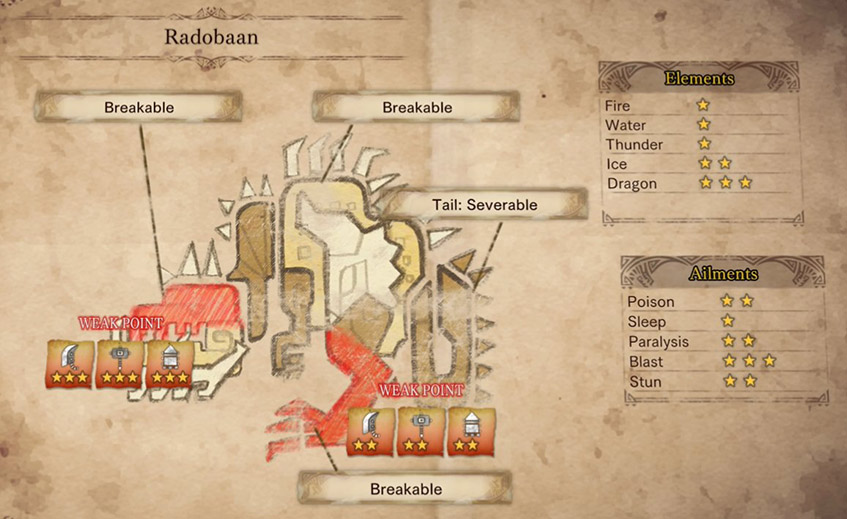Select the three-star blunt hammer weak point icon
This screenshot has height=519, width=847.
tap(120, 364)
